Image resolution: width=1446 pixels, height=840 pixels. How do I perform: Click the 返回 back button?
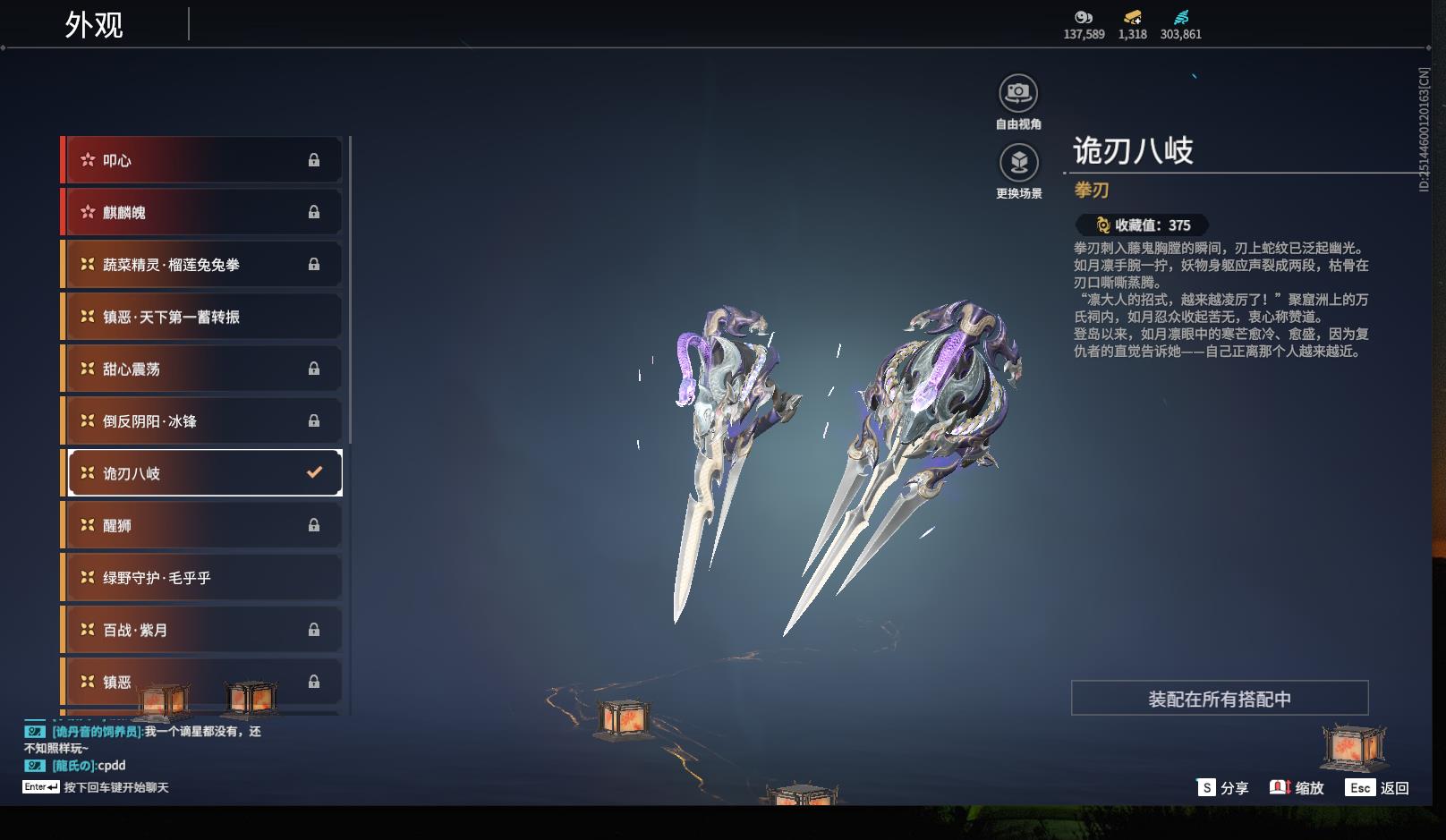point(1379,788)
